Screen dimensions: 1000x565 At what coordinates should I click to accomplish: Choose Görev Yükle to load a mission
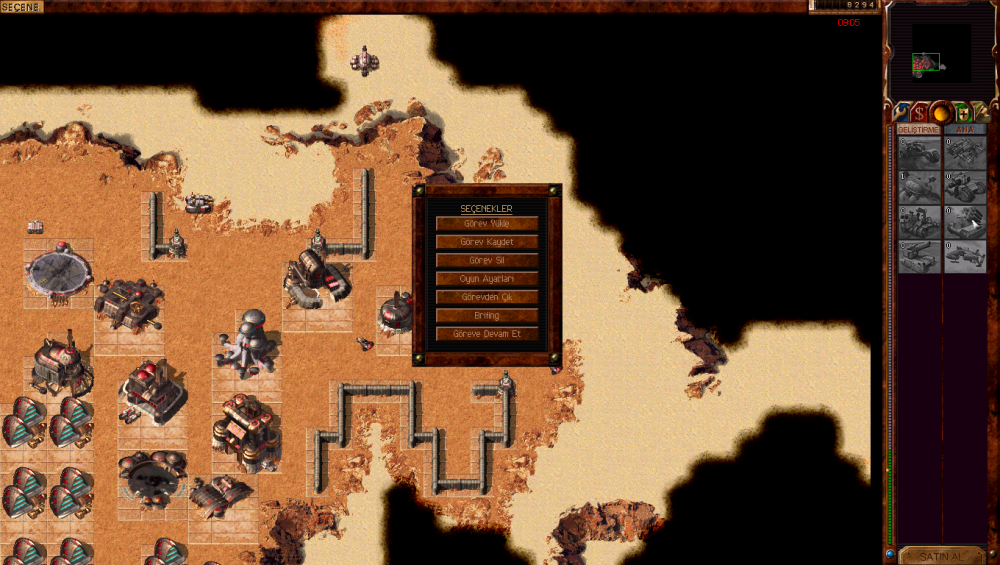point(487,224)
